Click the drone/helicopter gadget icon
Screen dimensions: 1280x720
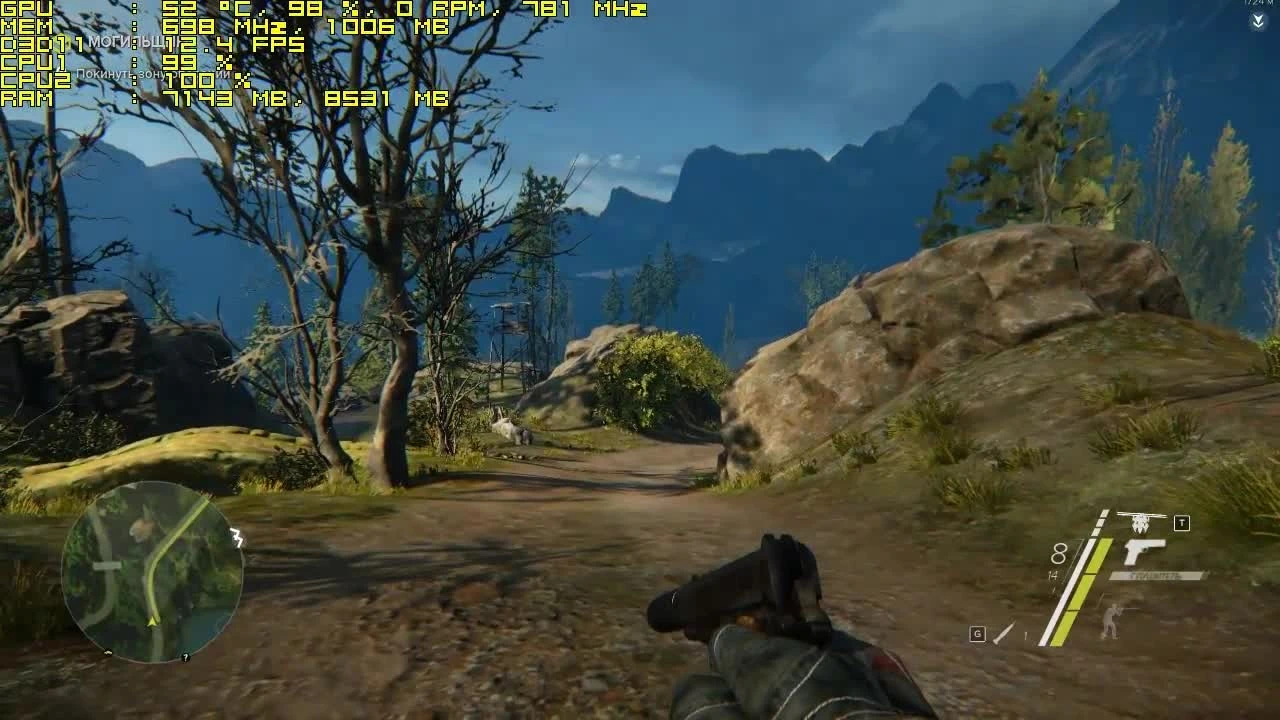[1138, 522]
